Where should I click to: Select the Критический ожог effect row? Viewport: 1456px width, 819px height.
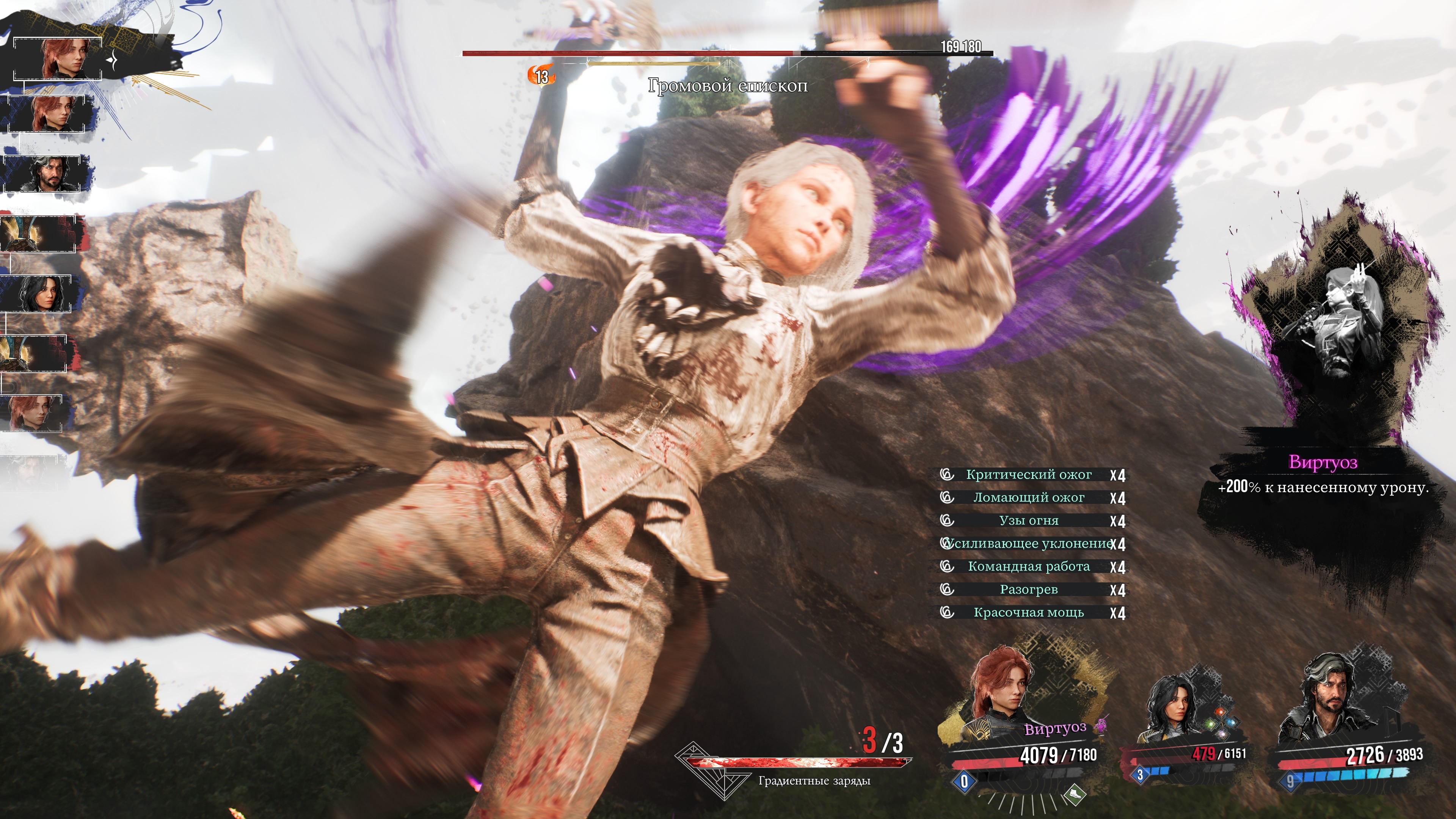(1029, 475)
